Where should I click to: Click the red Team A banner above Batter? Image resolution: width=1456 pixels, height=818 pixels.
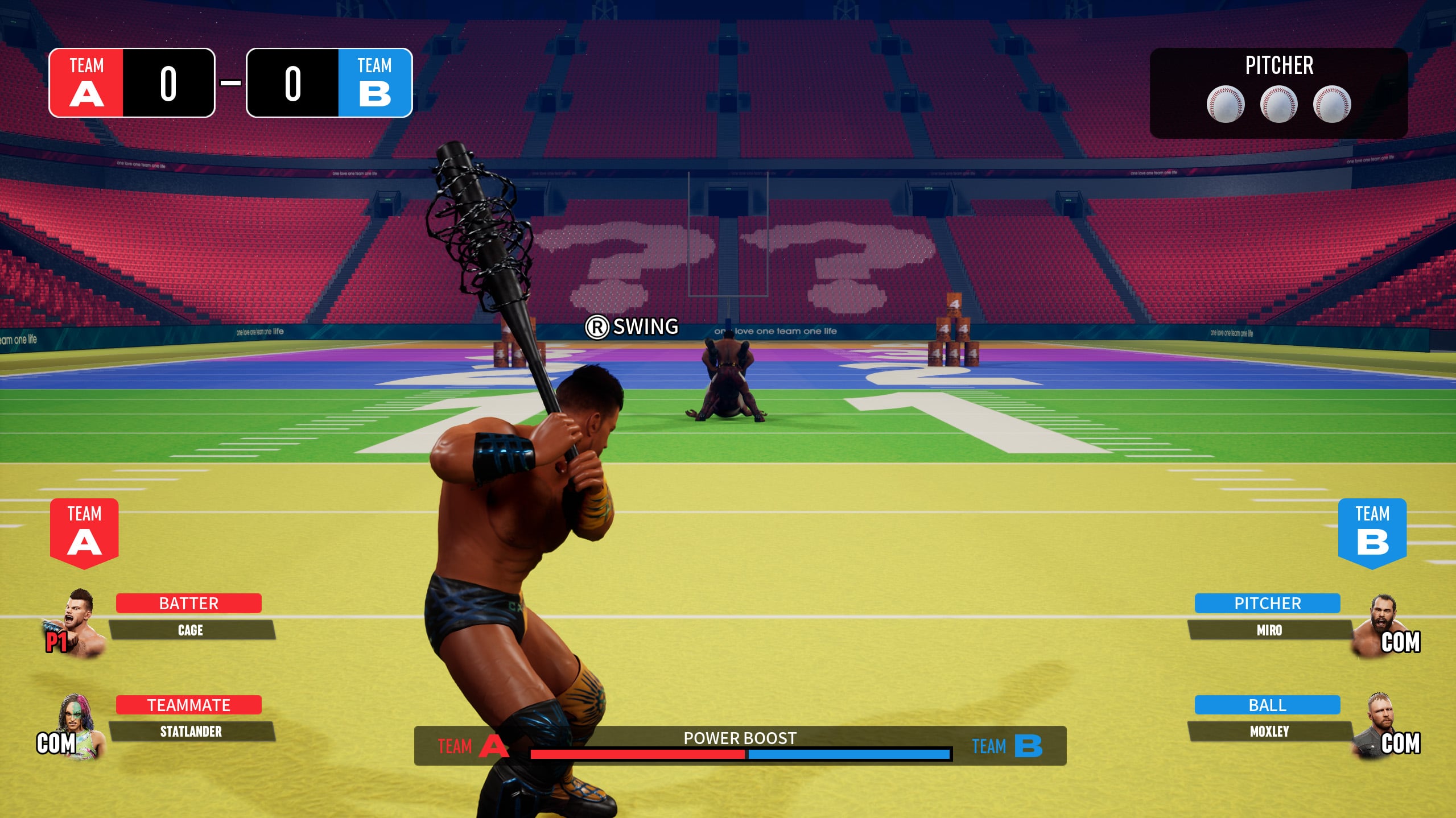[84, 532]
